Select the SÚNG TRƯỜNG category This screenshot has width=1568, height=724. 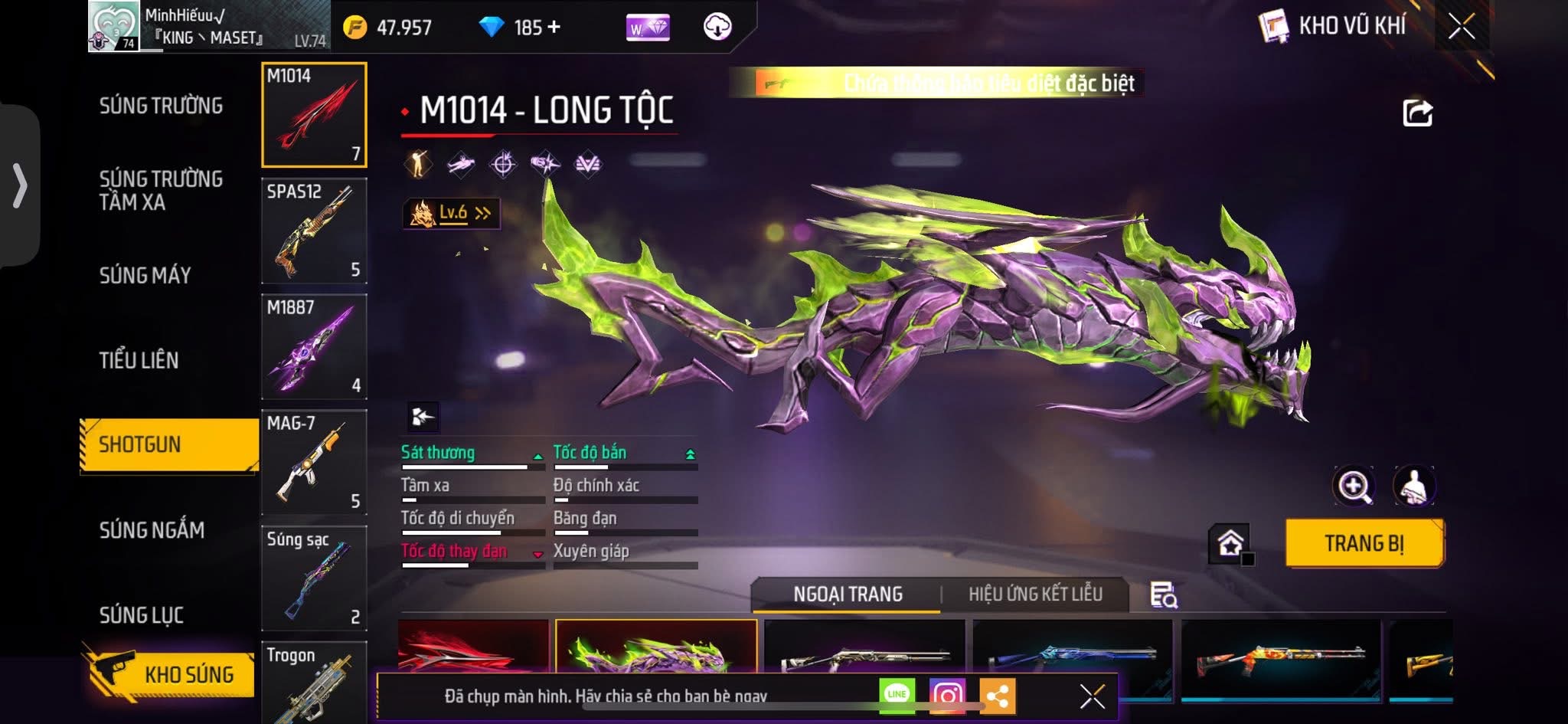tap(161, 106)
